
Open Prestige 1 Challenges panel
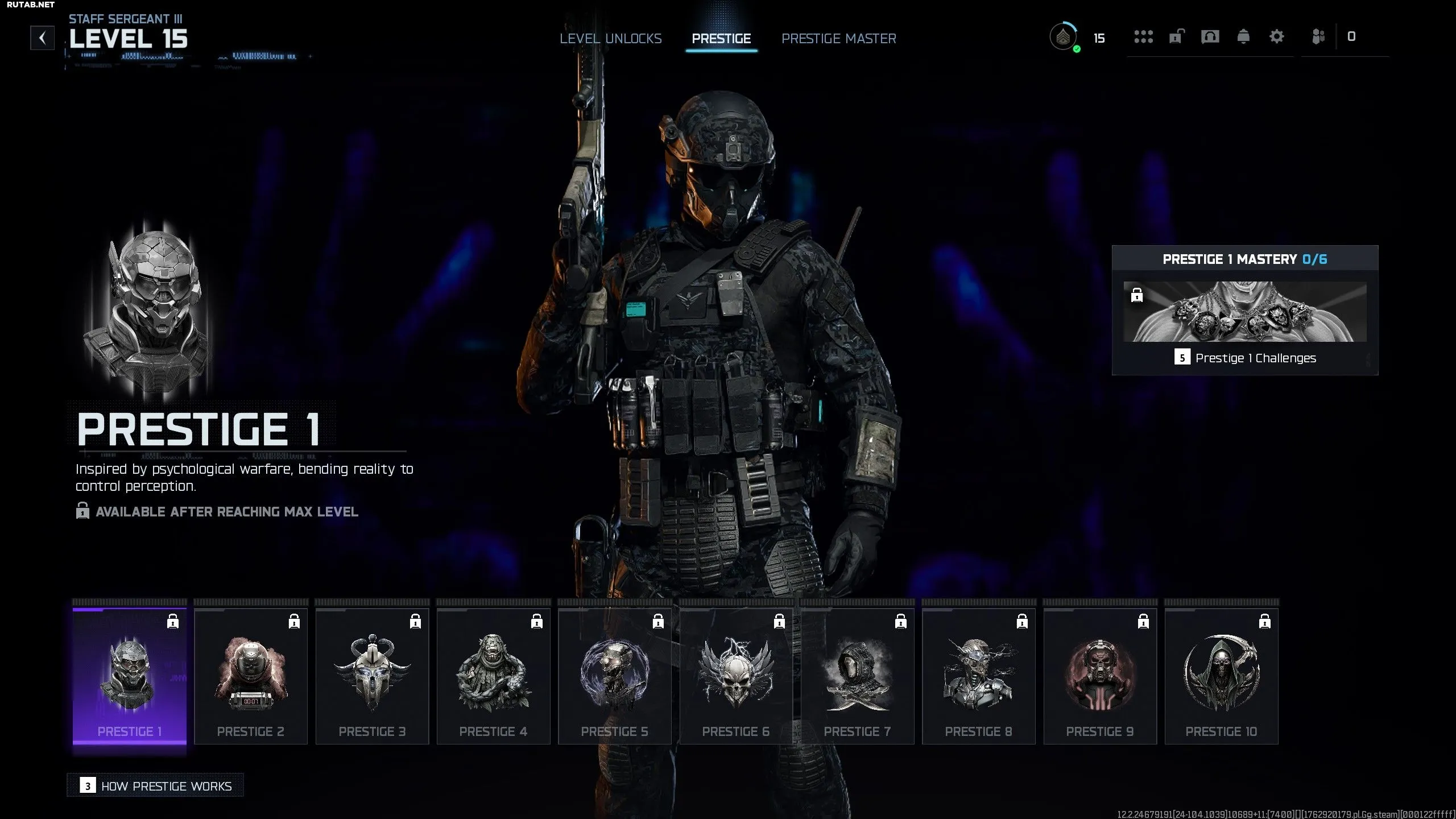click(x=1245, y=358)
